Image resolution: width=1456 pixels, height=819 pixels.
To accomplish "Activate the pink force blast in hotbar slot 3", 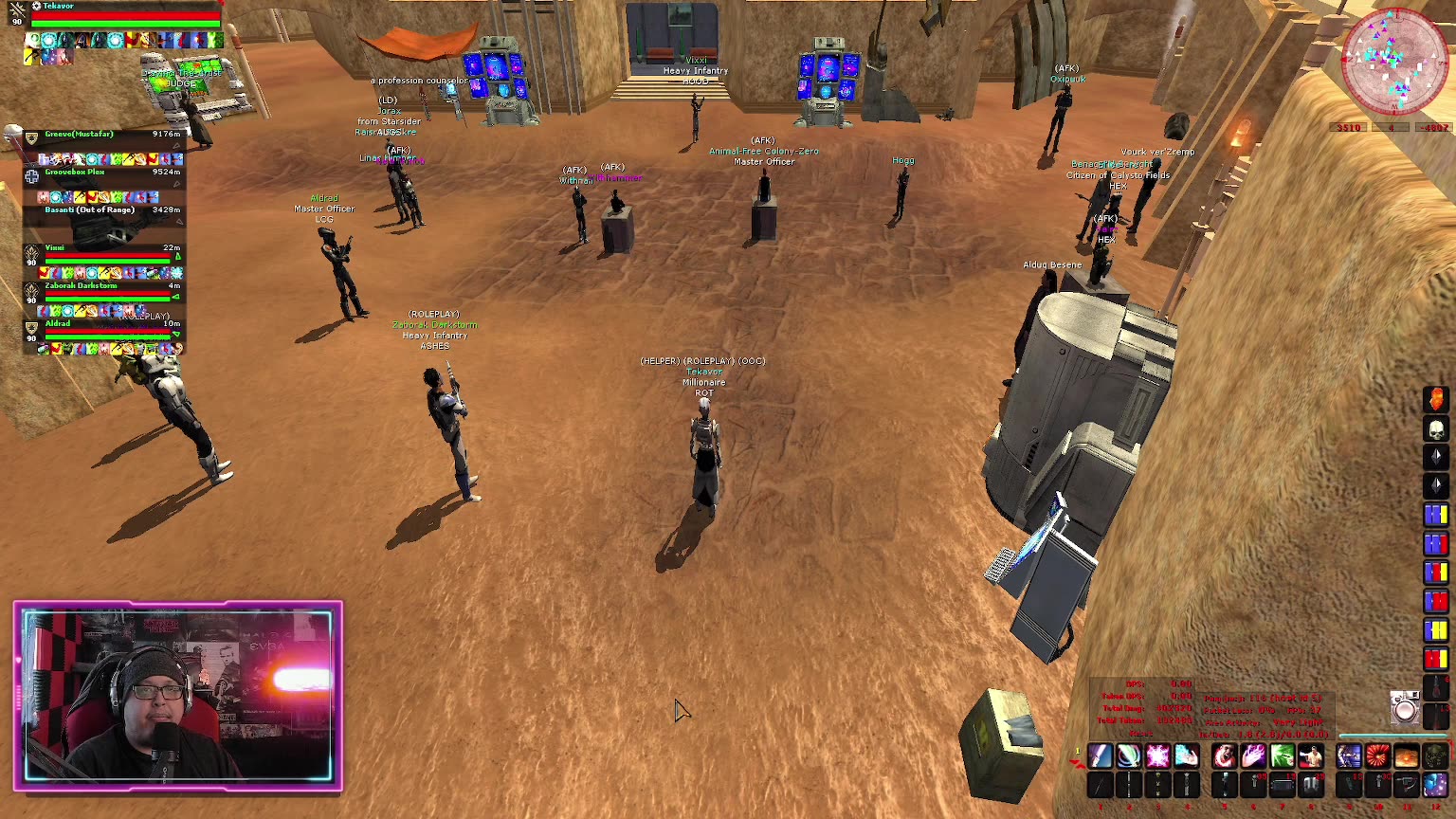I will [1156, 755].
